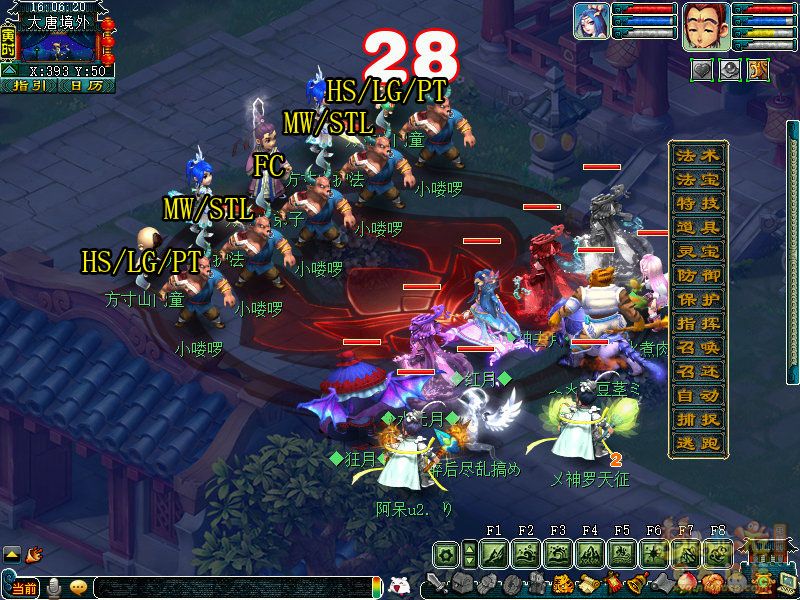Image resolution: width=800 pixels, height=600 pixels.
Task: Open the 指挥 (Direct) command
Action: (697, 323)
